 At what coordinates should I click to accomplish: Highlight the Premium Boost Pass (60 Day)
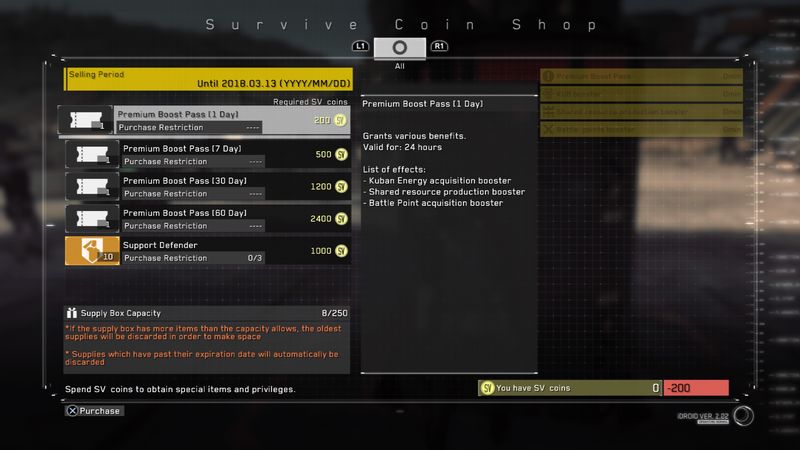coord(207,219)
